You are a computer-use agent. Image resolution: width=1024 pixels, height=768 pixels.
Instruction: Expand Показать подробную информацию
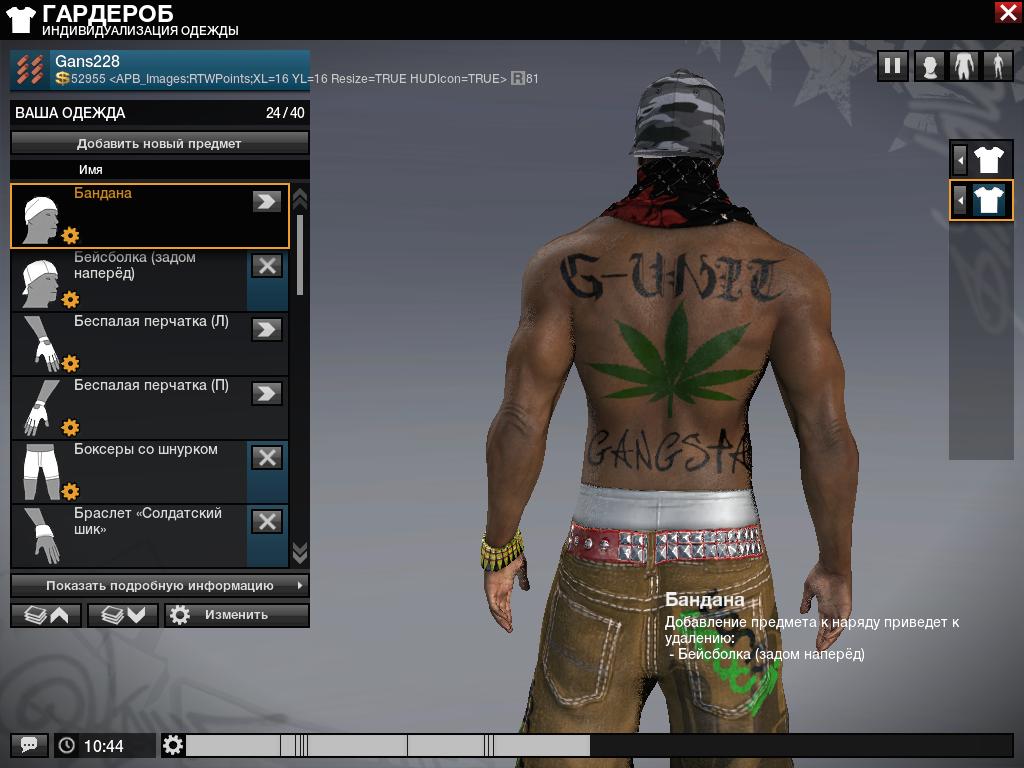click(x=159, y=585)
